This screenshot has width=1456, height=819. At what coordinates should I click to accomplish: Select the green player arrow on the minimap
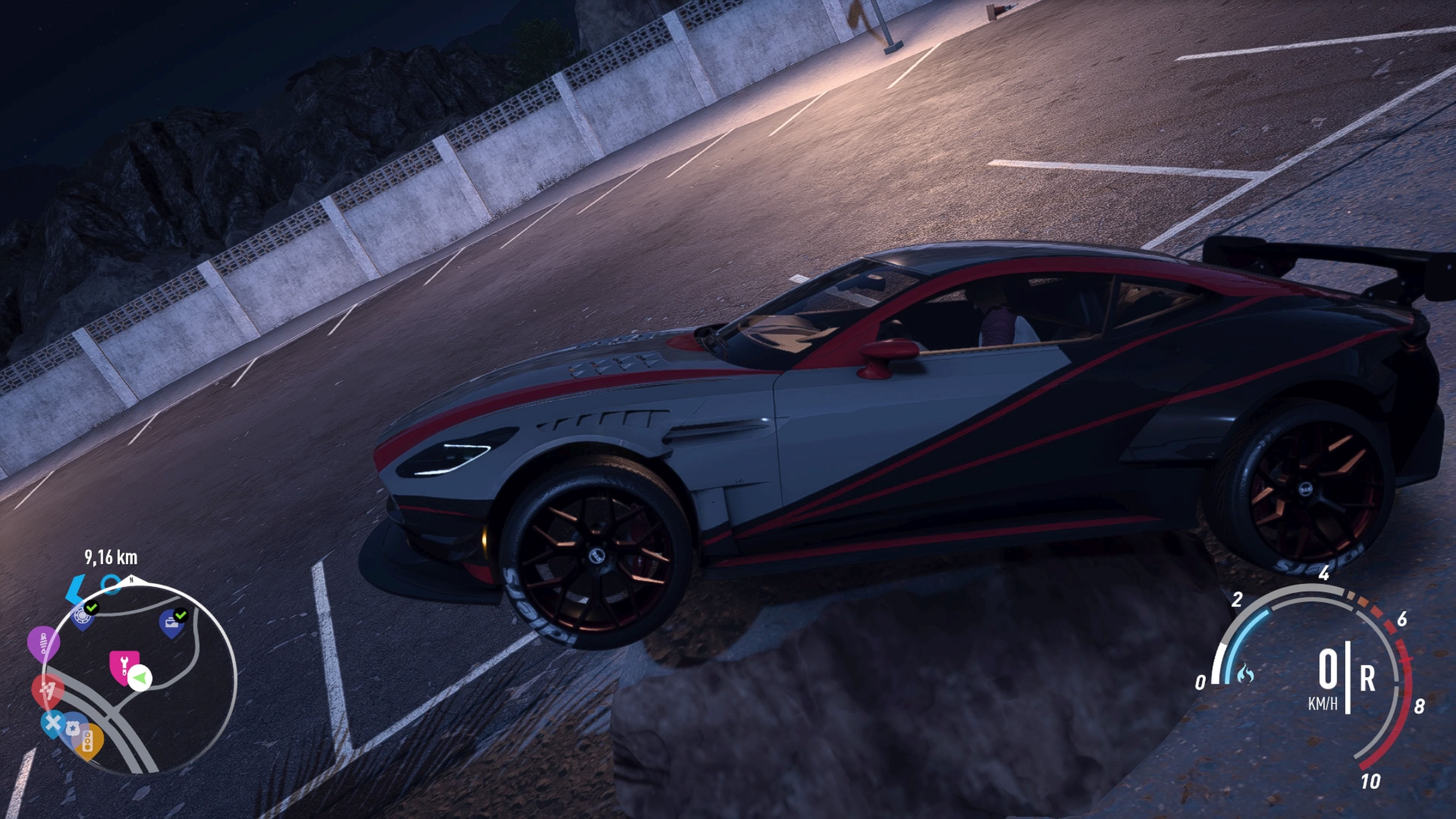pyautogui.click(x=140, y=678)
